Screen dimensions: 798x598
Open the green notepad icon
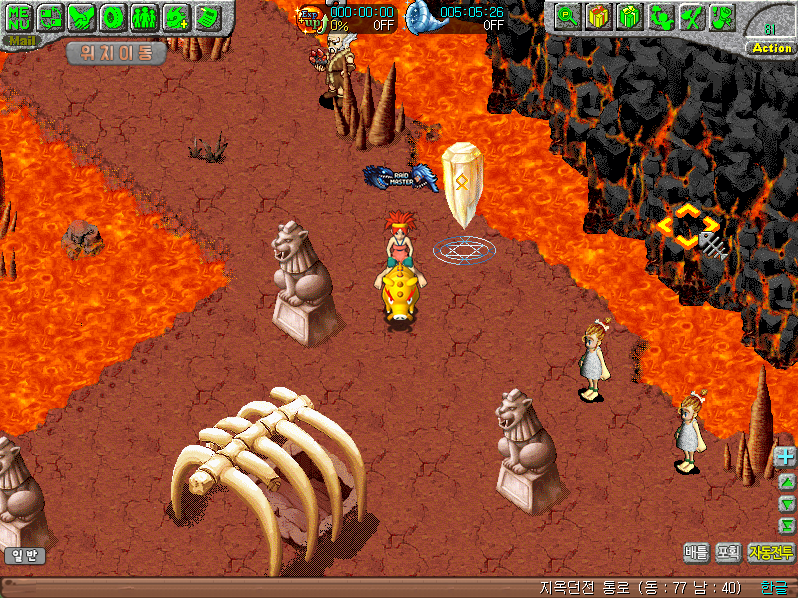(207, 17)
